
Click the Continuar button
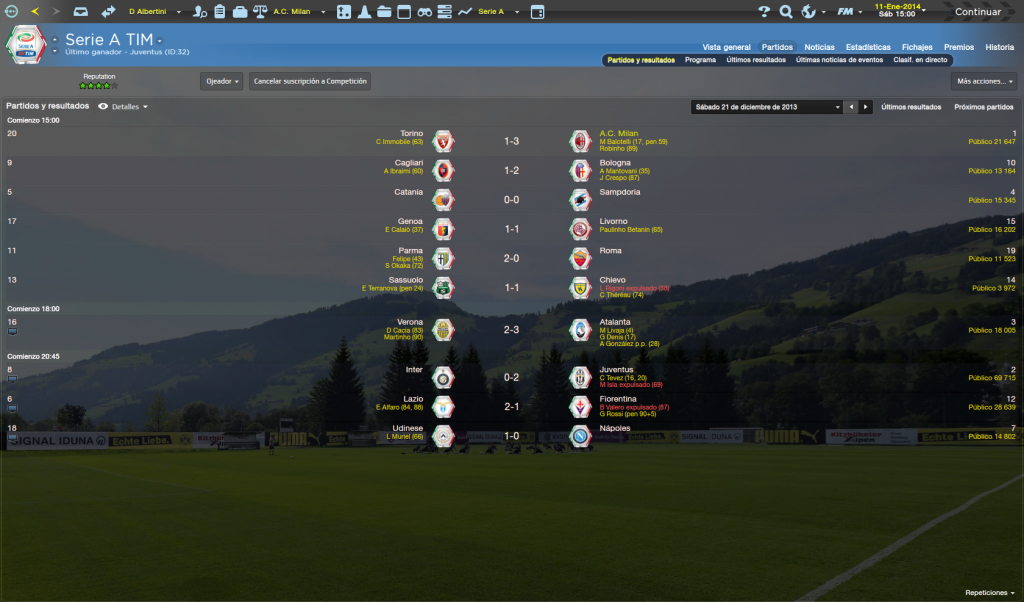(977, 12)
